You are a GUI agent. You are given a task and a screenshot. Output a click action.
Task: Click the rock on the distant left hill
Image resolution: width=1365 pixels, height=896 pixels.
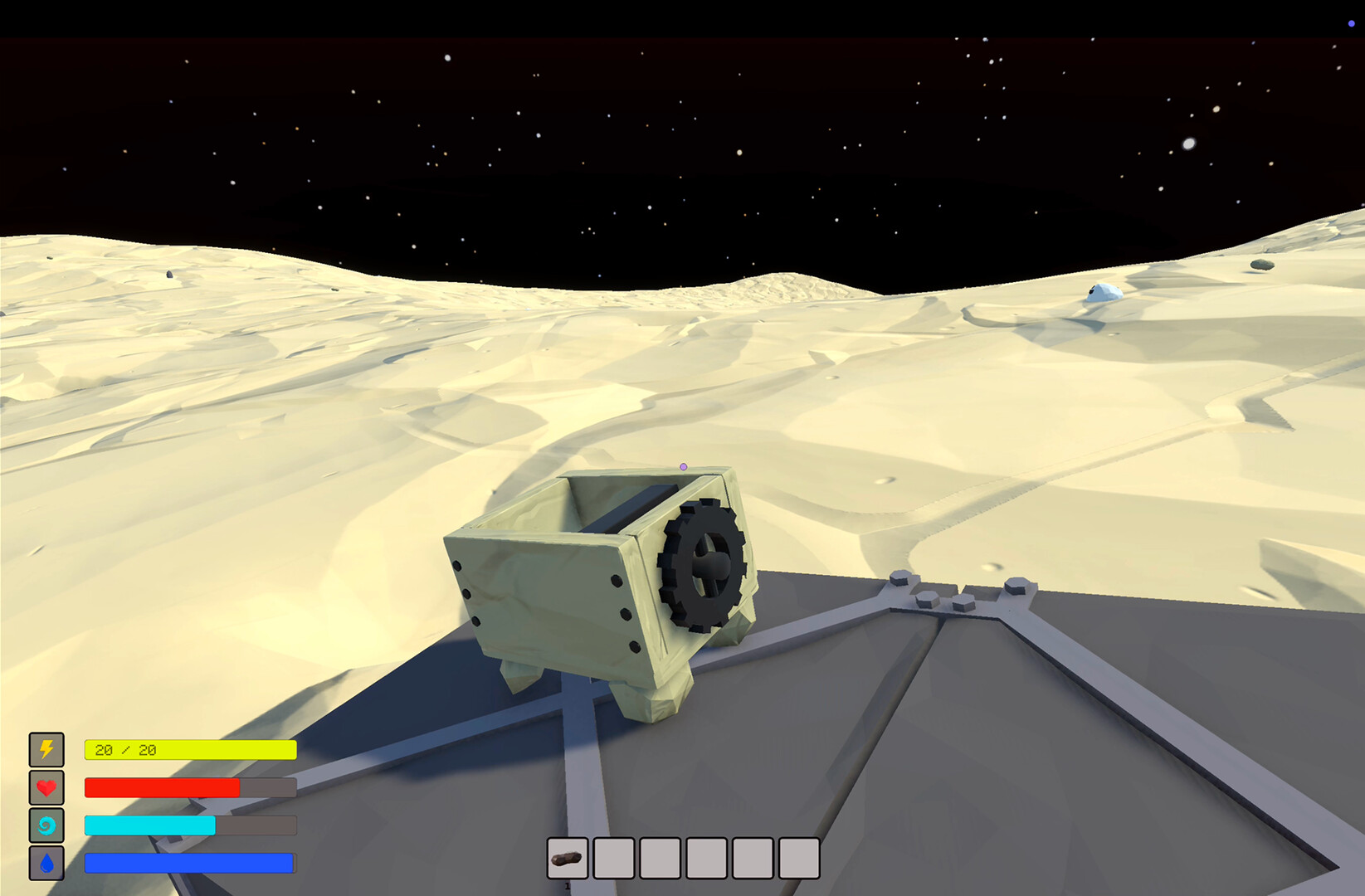click(169, 274)
